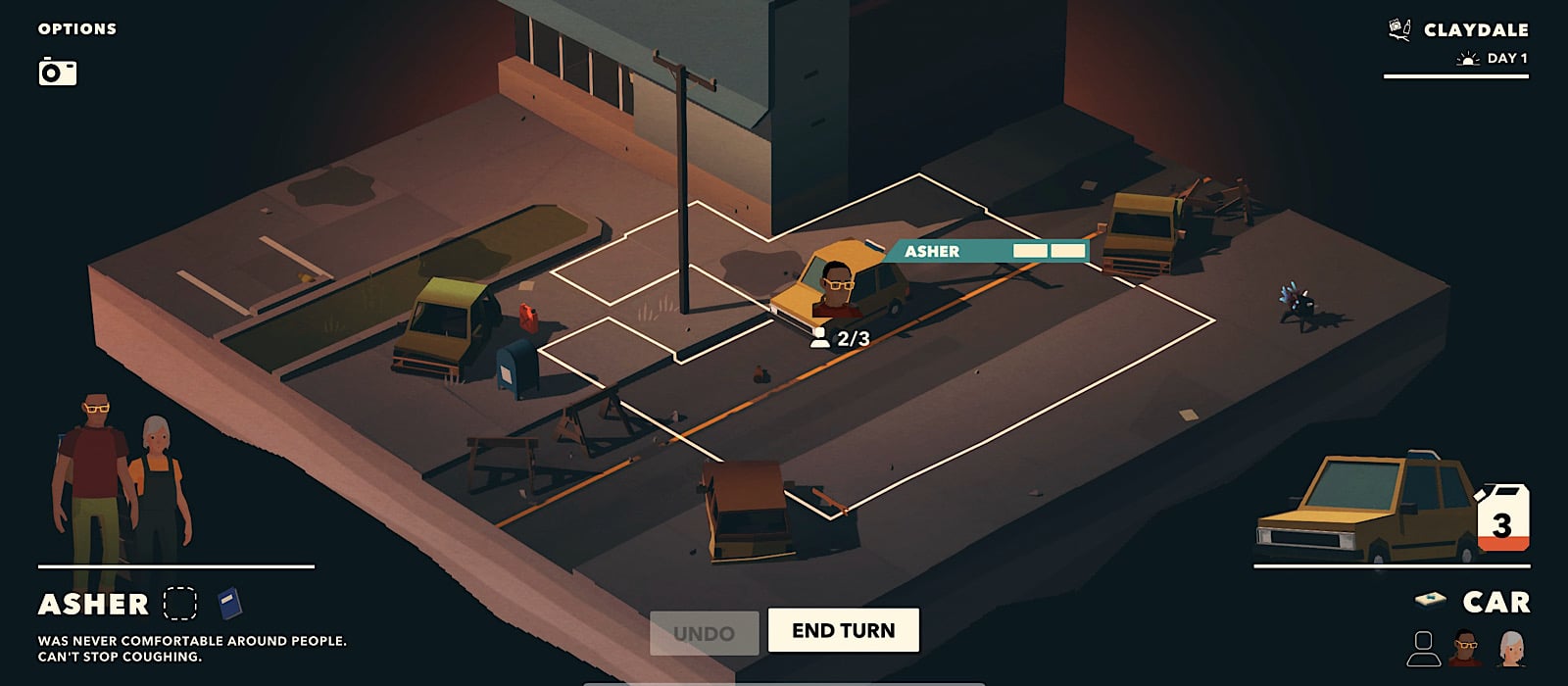This screenshot has width=1568, height=686.
Task: Select Asher's portrait on the car
Action: click(836, 290)
